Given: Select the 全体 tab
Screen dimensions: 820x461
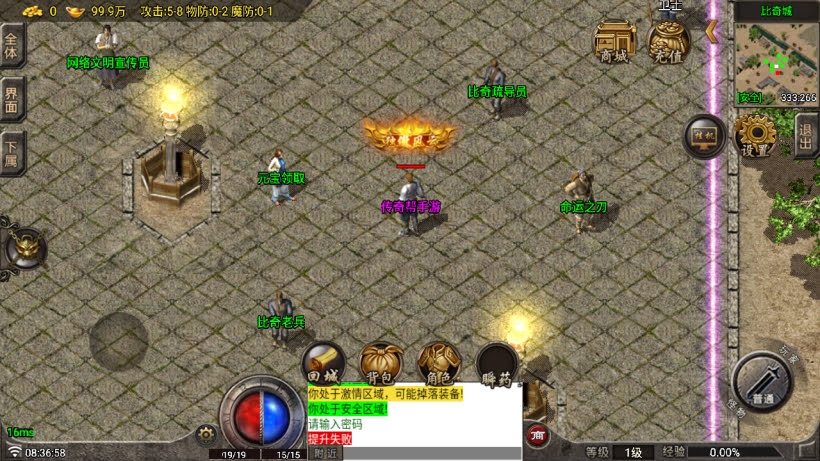Looking at the screenshot, I should 12,47.
